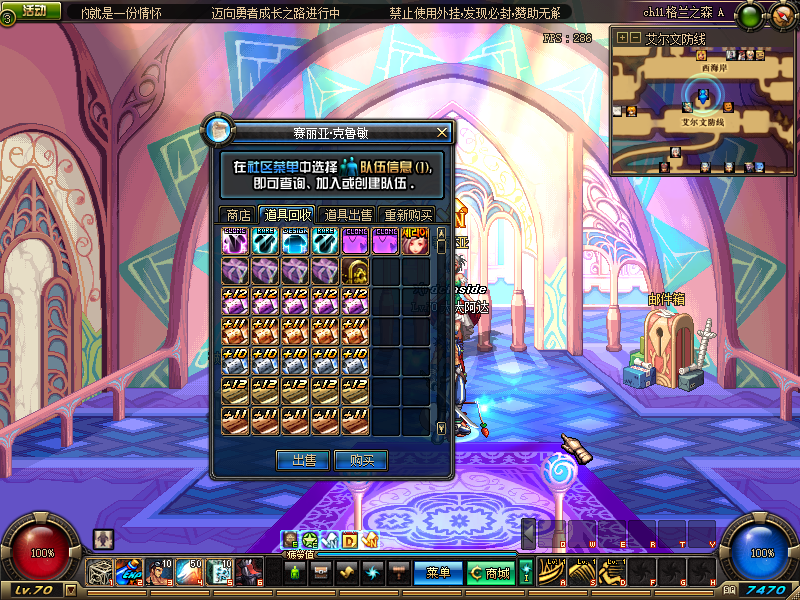Viewport: 800px width, 600px height.
Task: Open the 道具出售 tab
Action: coord(348,214)
